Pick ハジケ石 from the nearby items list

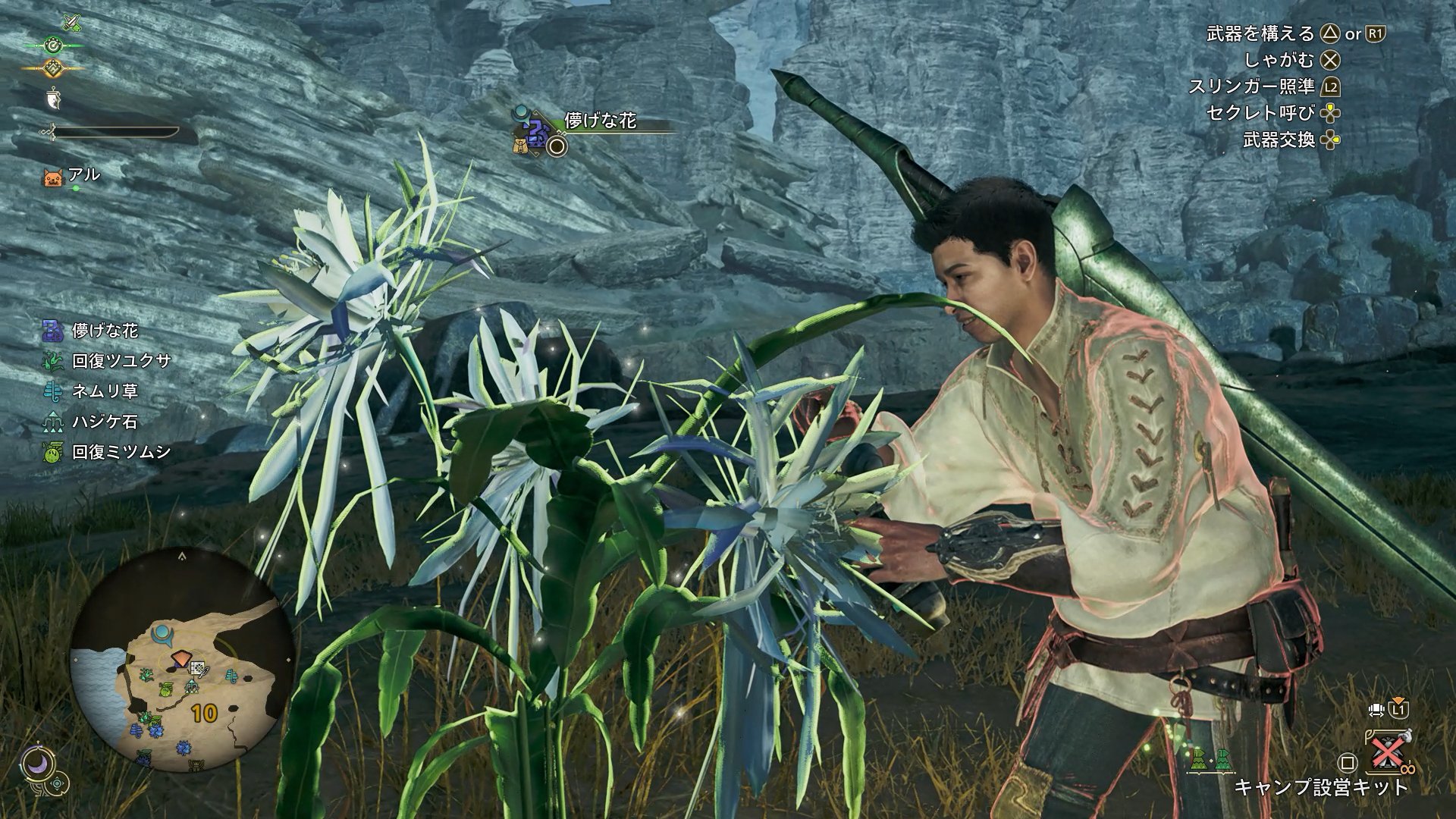[105, 422]
